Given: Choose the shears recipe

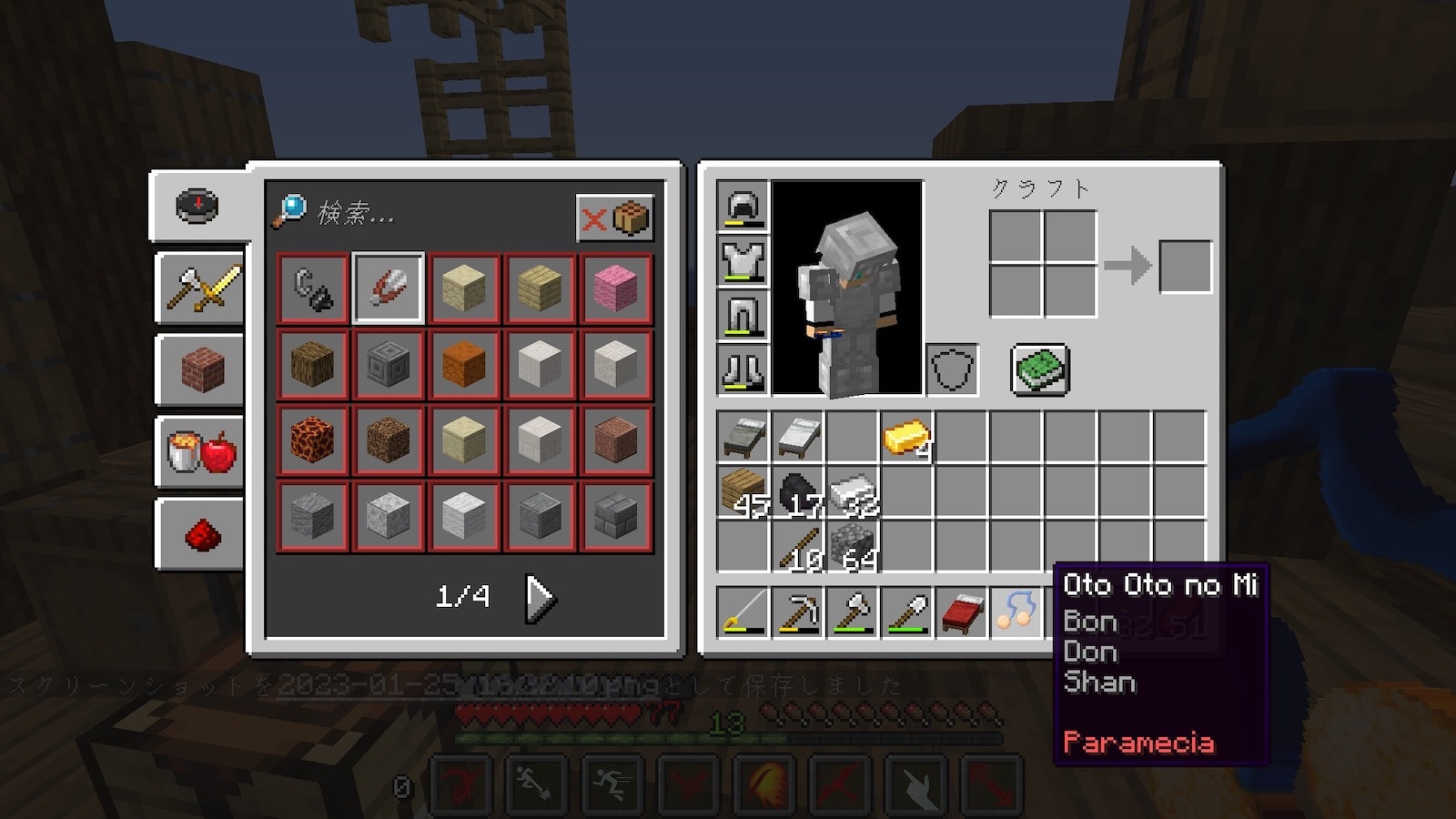Looking at the screenshot, I should 389,288.
